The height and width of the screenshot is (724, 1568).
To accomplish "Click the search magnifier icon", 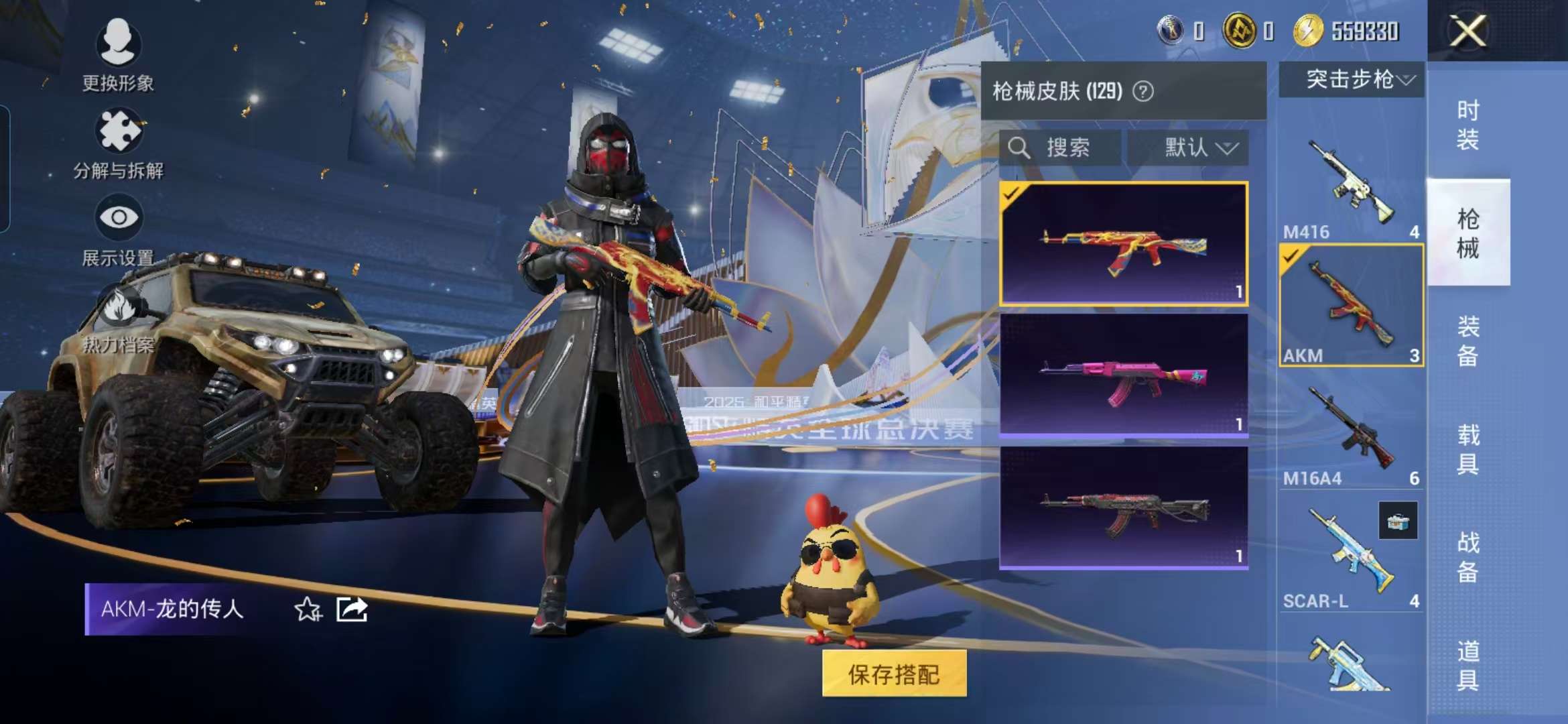I will [x=1021, y=148].
